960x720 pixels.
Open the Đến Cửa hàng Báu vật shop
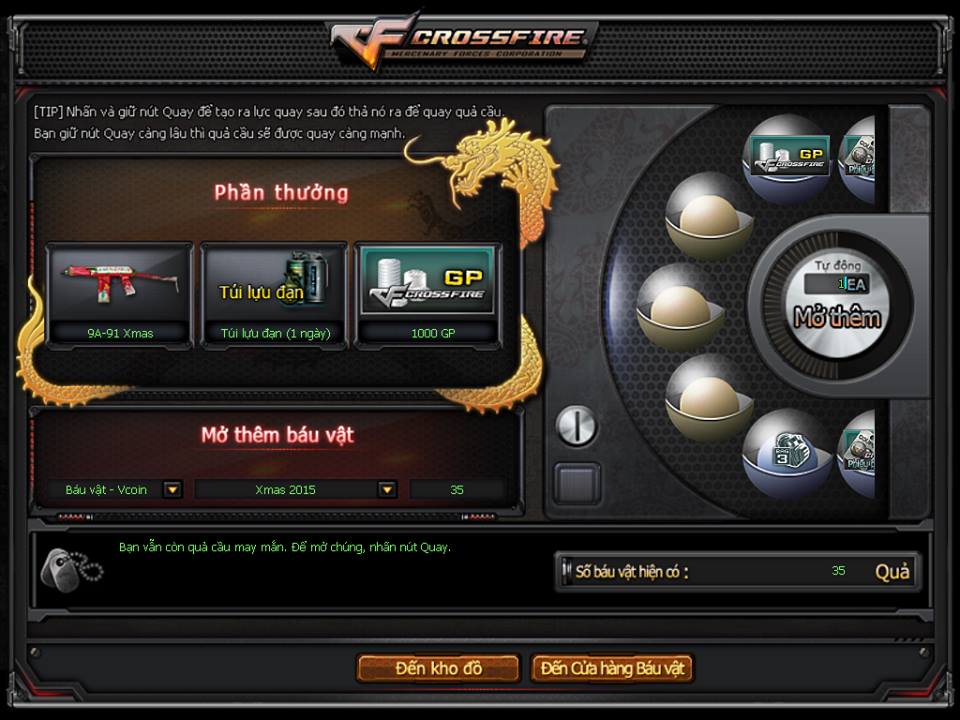click(612, 668)
